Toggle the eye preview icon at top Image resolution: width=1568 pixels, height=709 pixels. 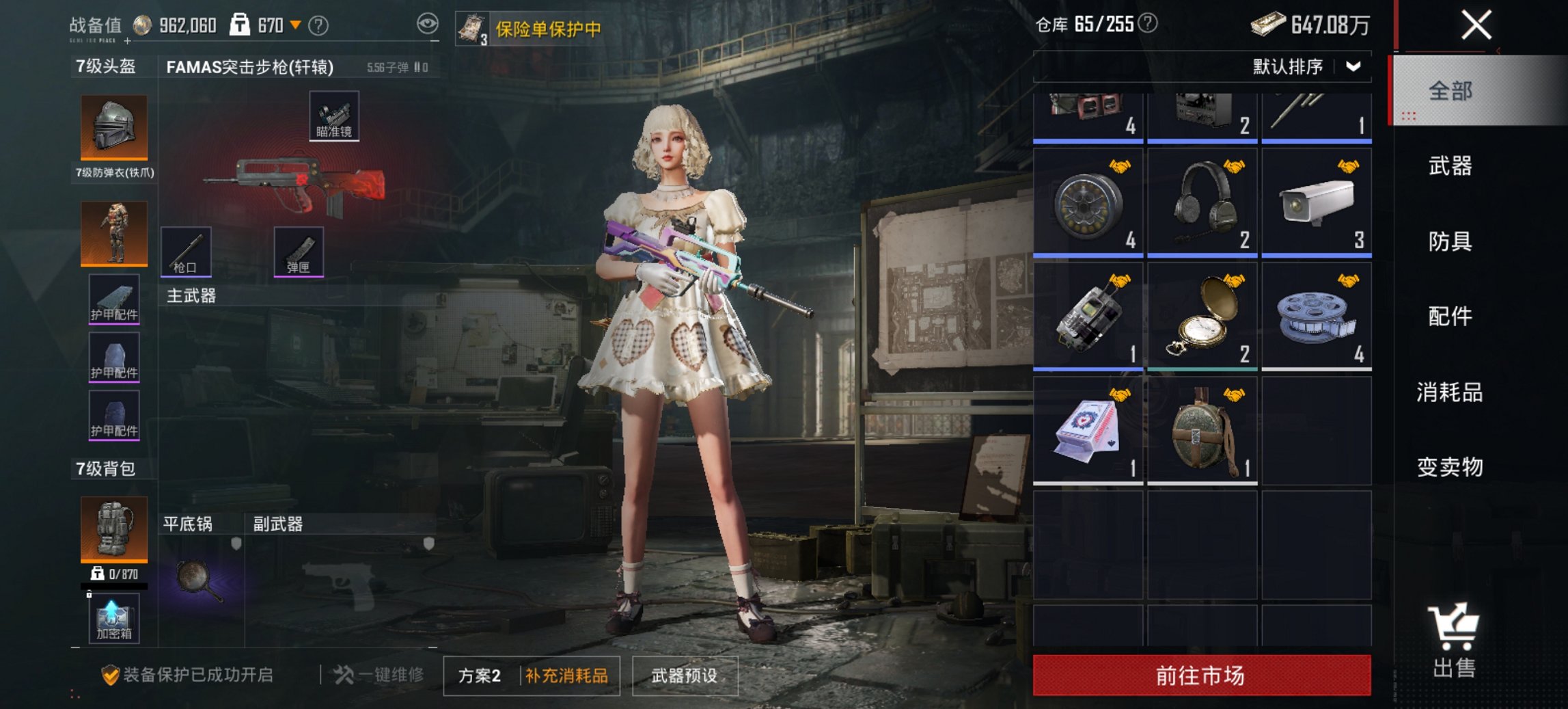pos(428,24)
